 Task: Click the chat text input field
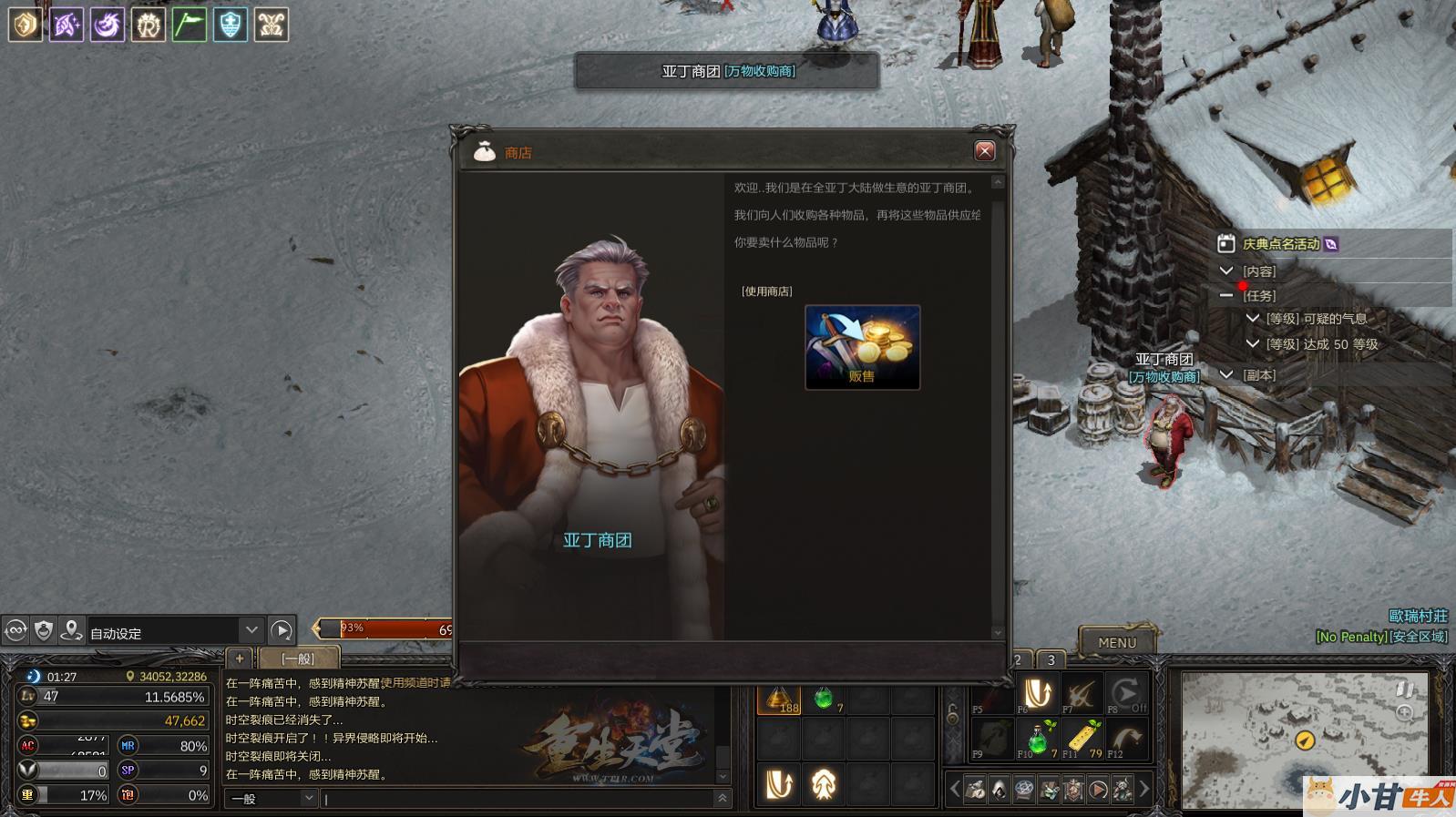tap(519, 799)
